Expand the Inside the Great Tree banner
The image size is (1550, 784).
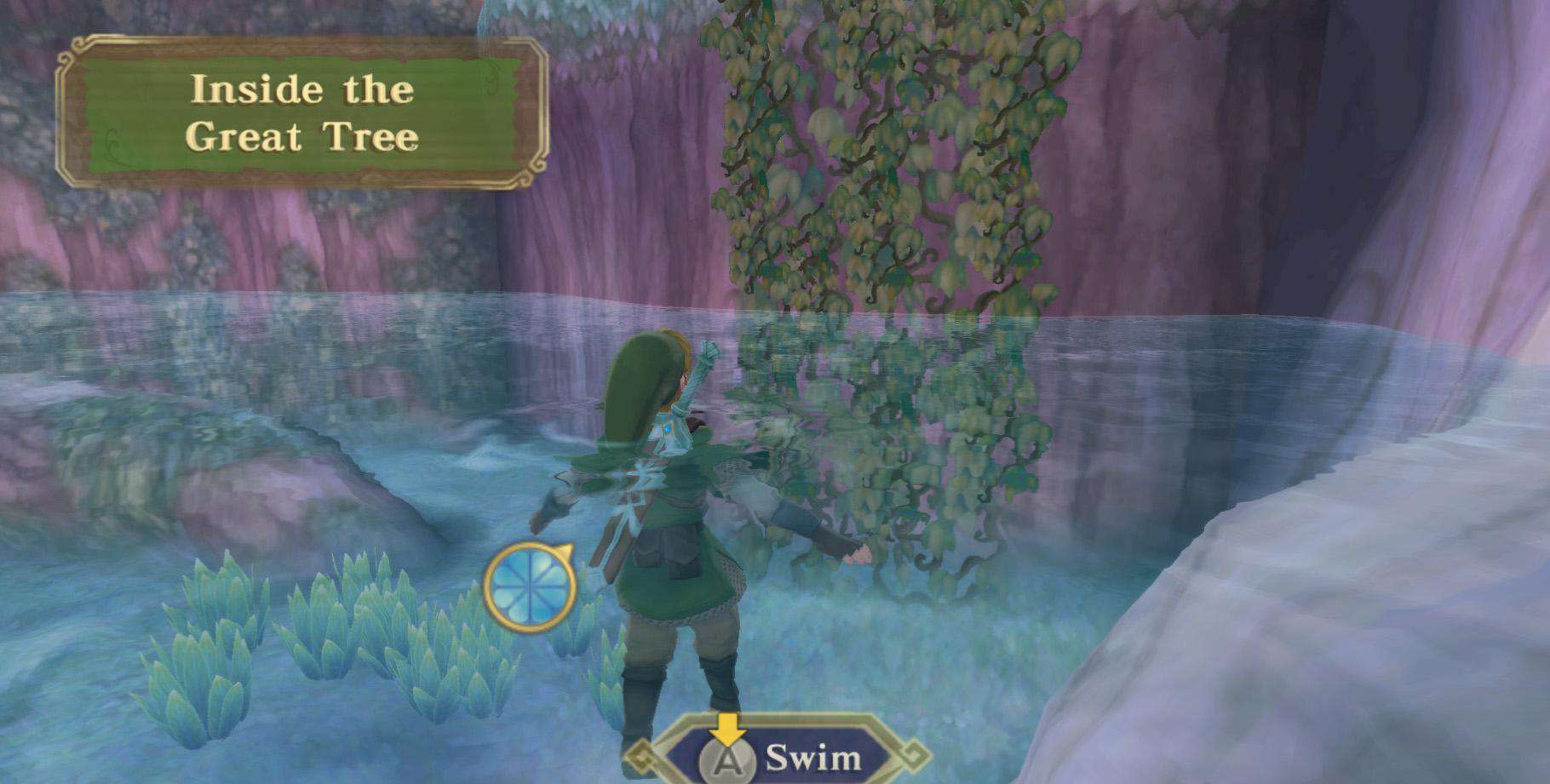click(302, 111)
